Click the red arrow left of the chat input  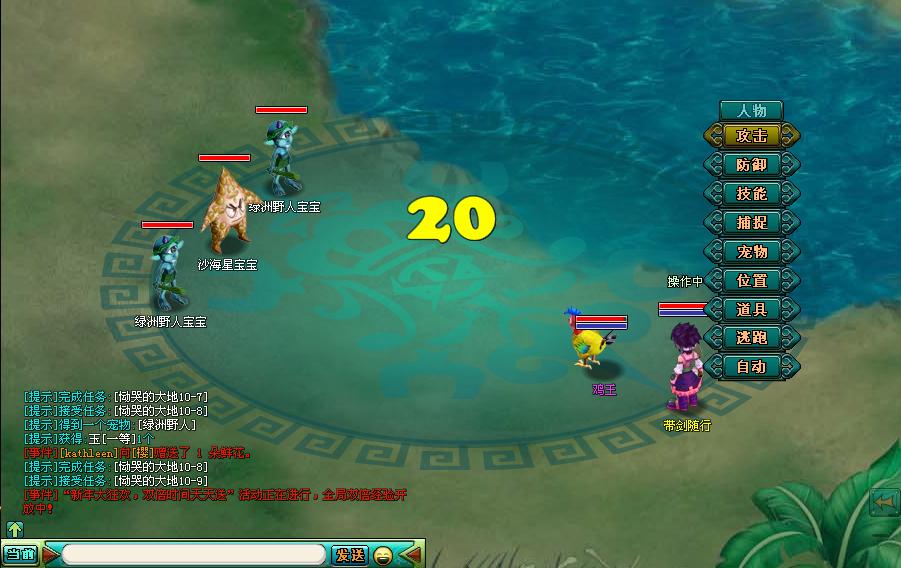(50, 554)
